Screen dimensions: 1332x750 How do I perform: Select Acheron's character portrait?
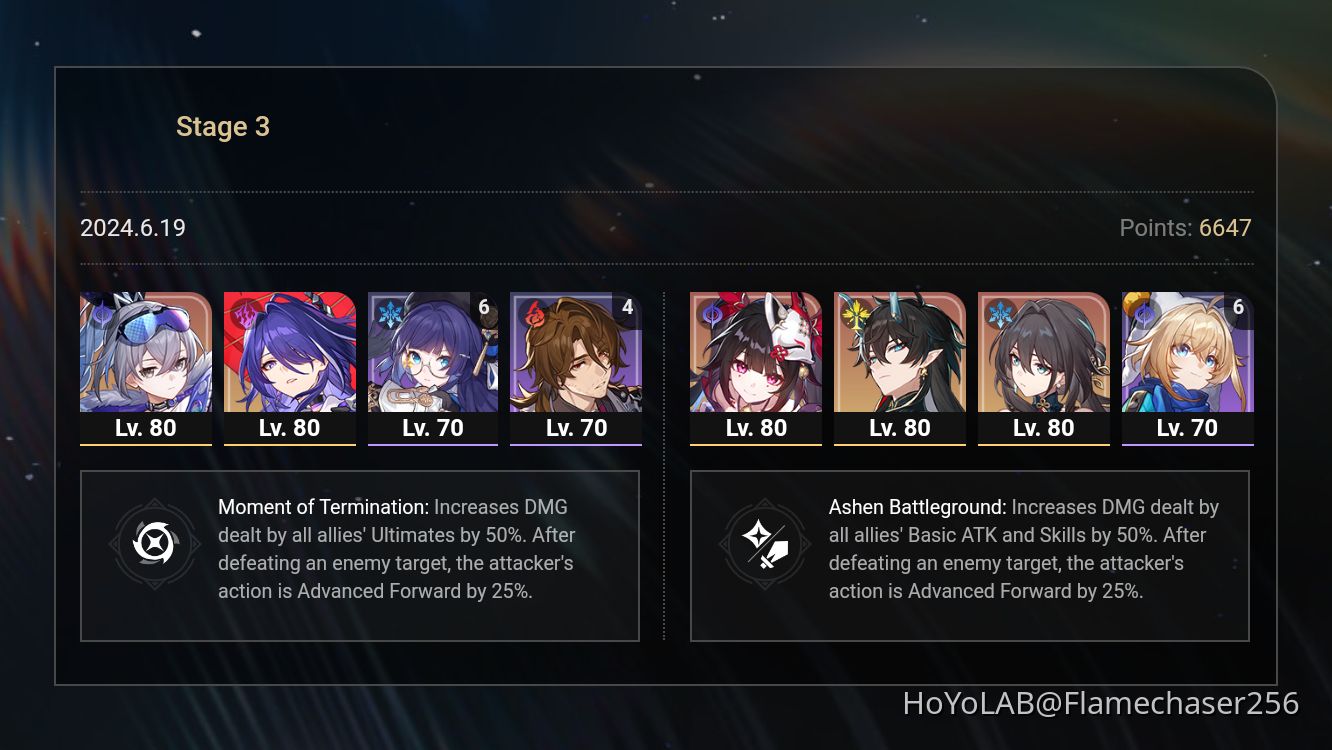(290, 355)
